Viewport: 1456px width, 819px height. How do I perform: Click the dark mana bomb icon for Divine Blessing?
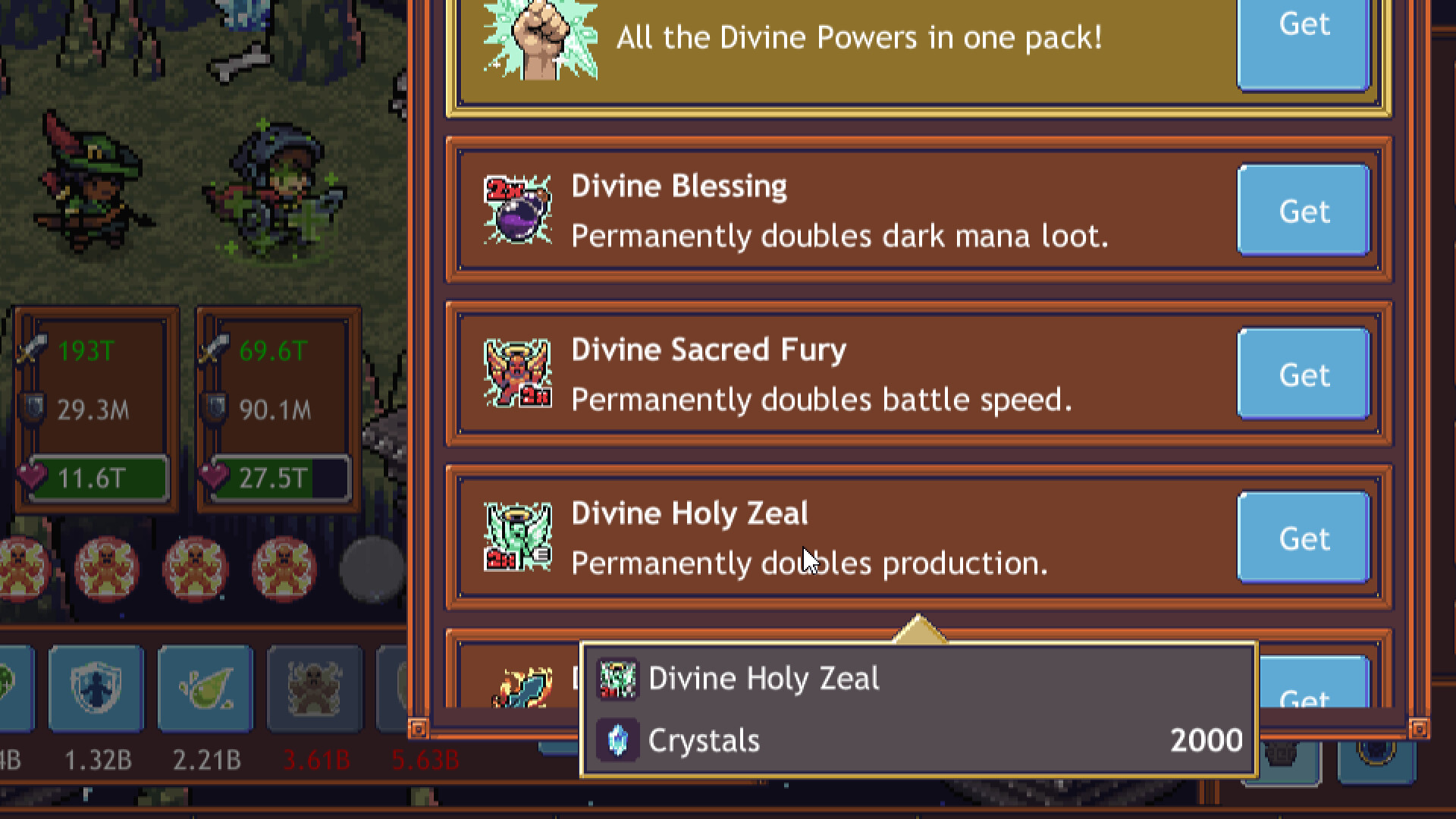click(x=519, y=211)
